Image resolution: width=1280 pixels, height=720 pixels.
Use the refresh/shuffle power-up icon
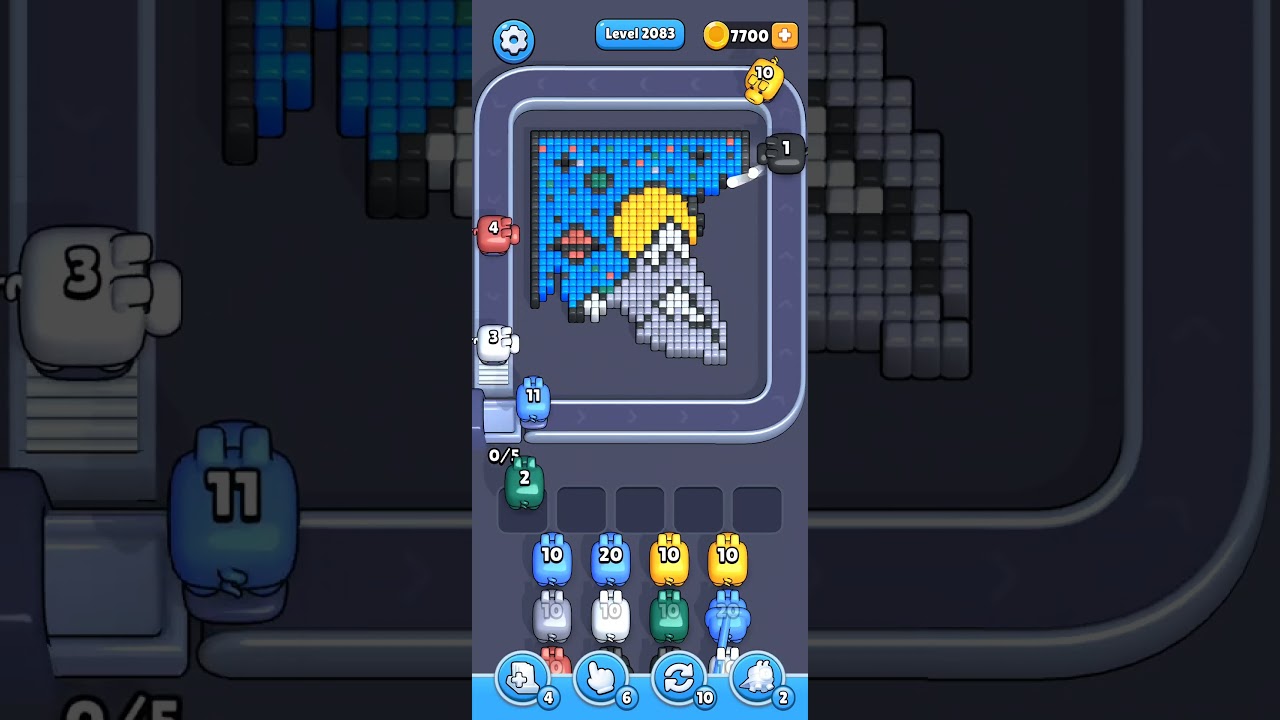[677, 678]
